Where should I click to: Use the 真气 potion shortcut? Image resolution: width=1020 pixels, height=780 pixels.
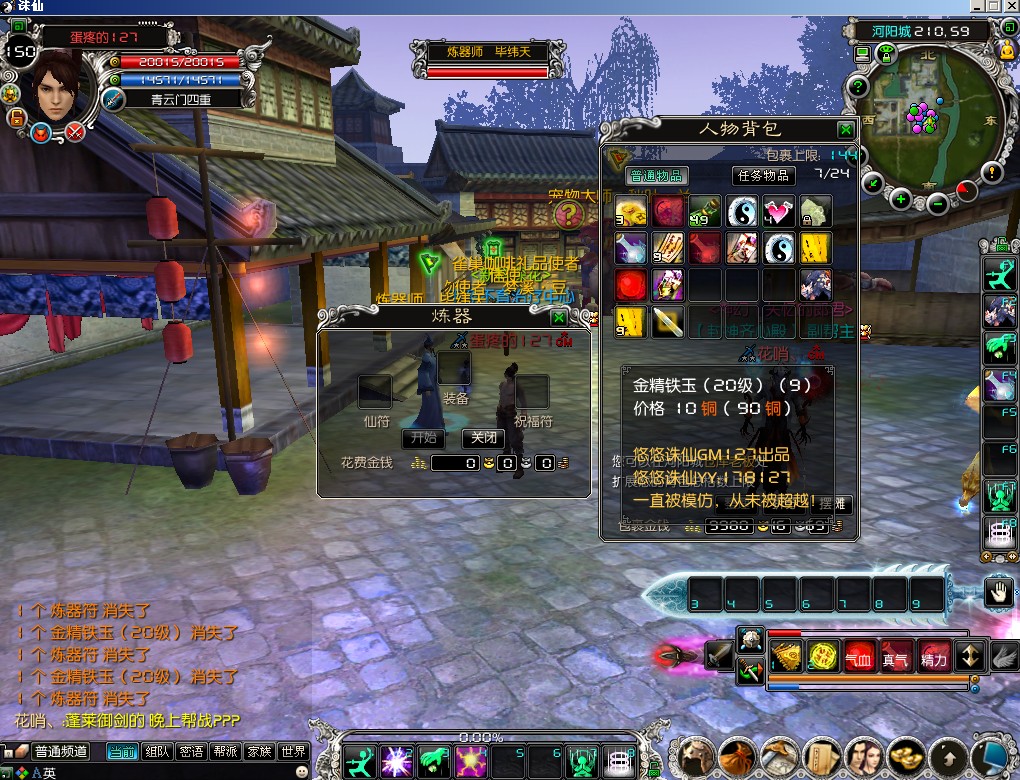pos(897,656)
